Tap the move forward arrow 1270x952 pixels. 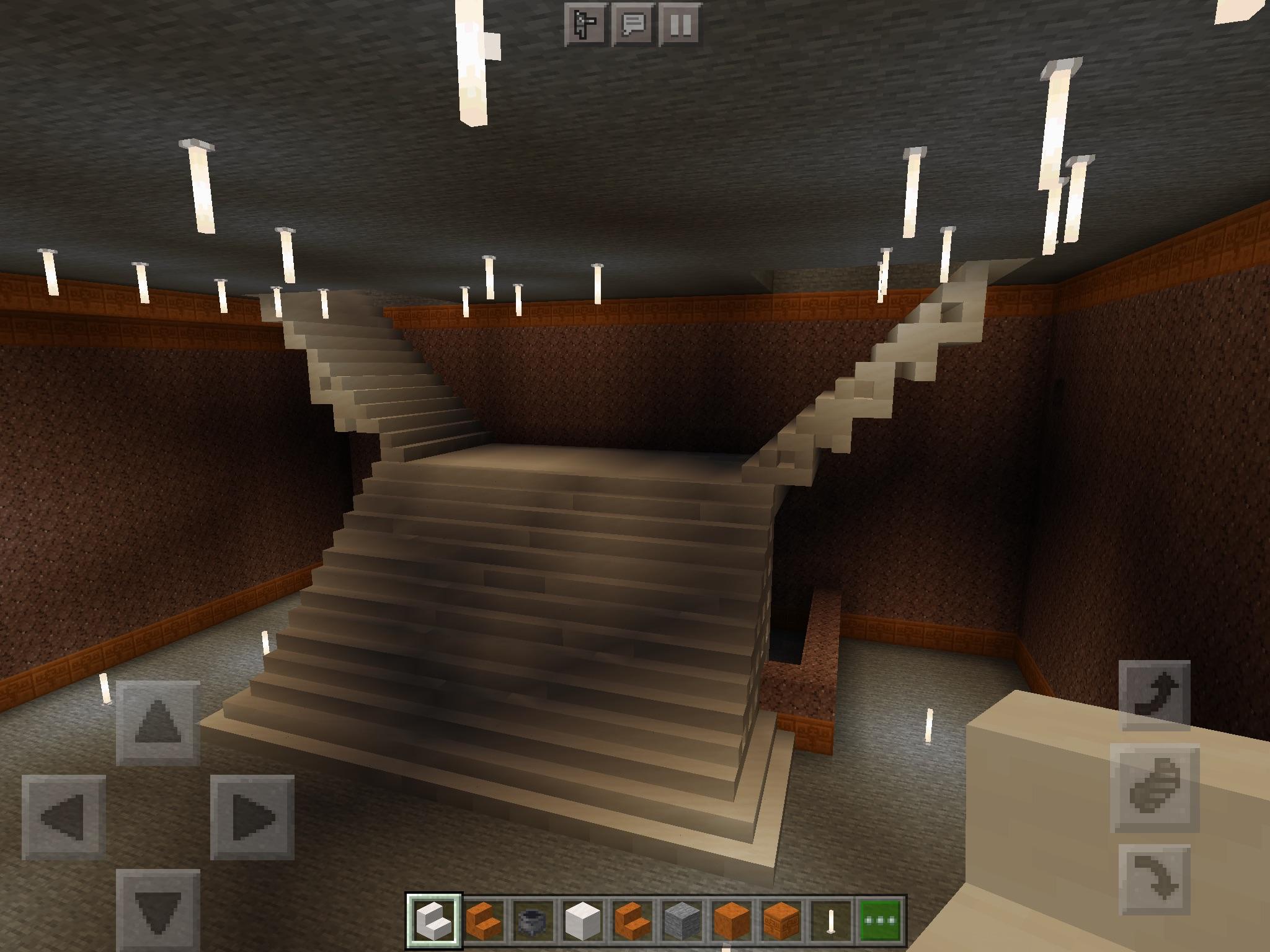tap(158, 723)
